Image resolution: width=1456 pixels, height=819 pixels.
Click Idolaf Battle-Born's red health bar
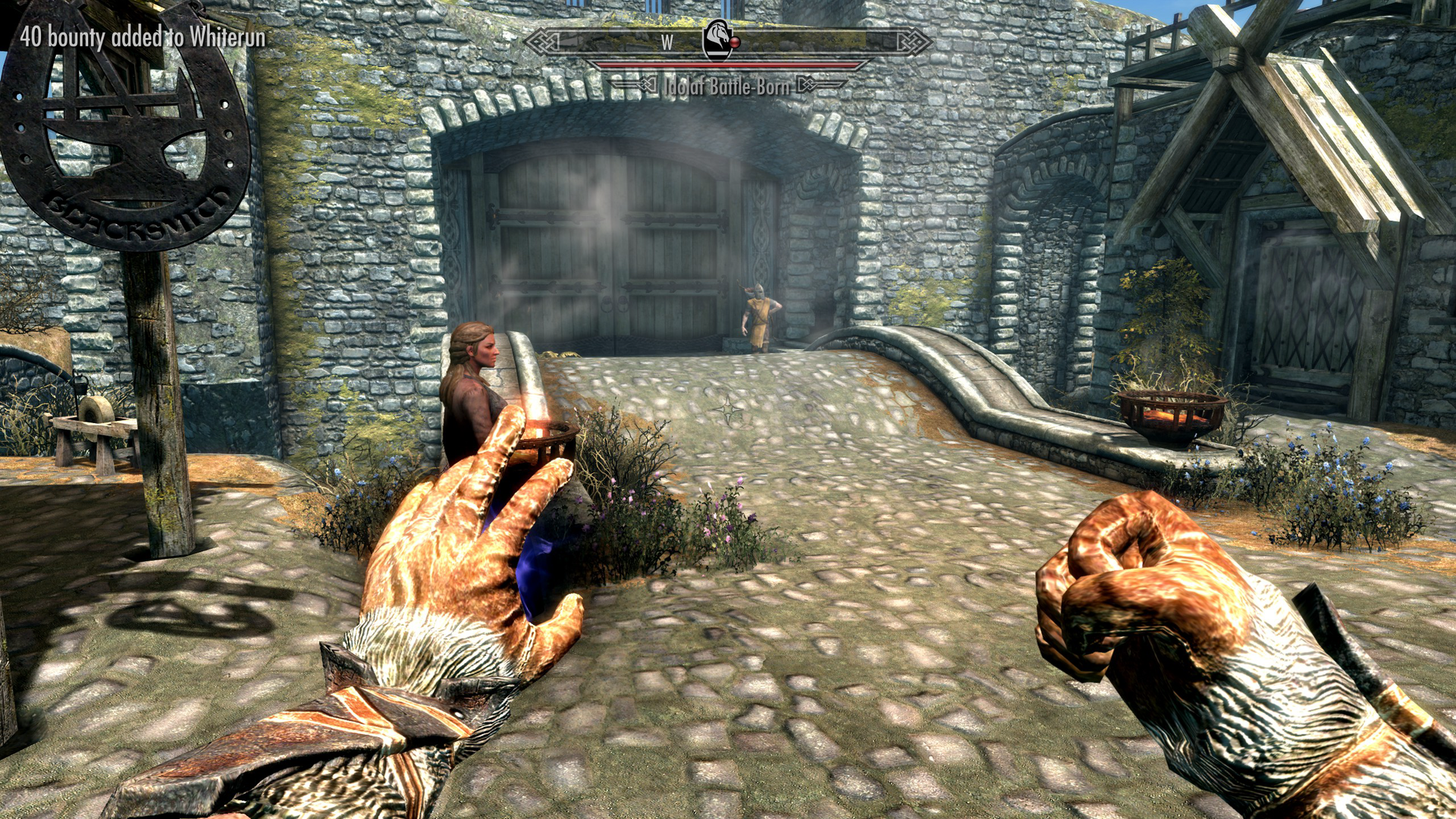pyautogui.click(x=728, y=65)
